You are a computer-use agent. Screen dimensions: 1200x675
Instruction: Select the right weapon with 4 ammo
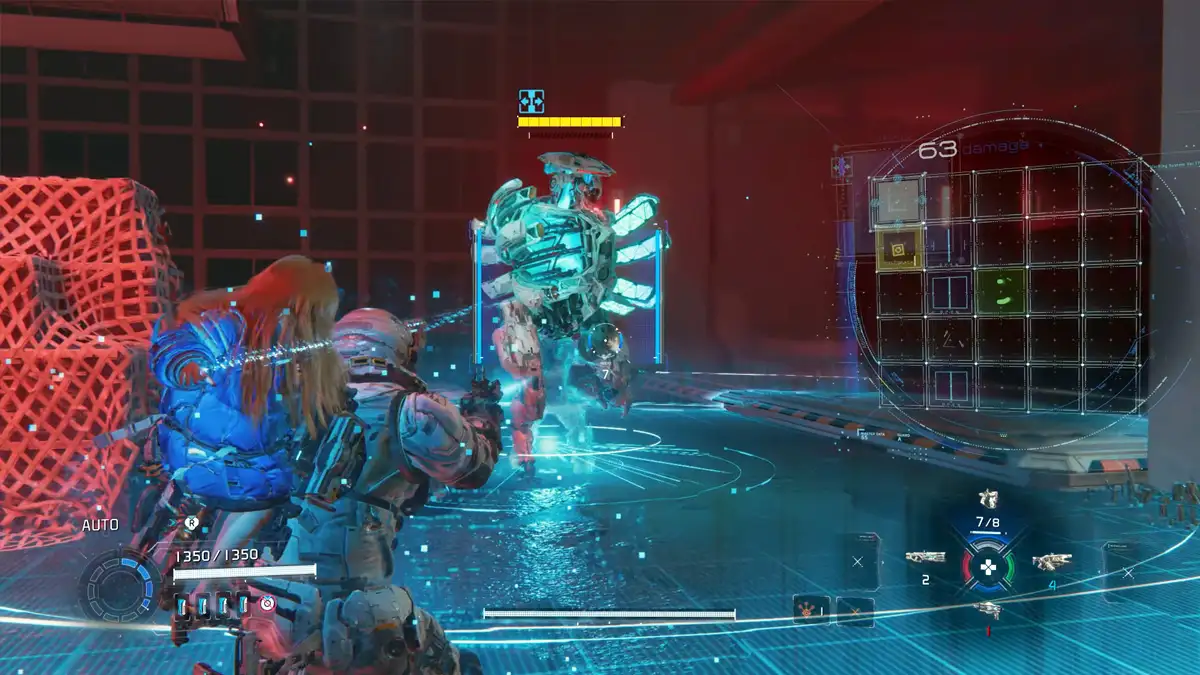(x=1051, y=562)
